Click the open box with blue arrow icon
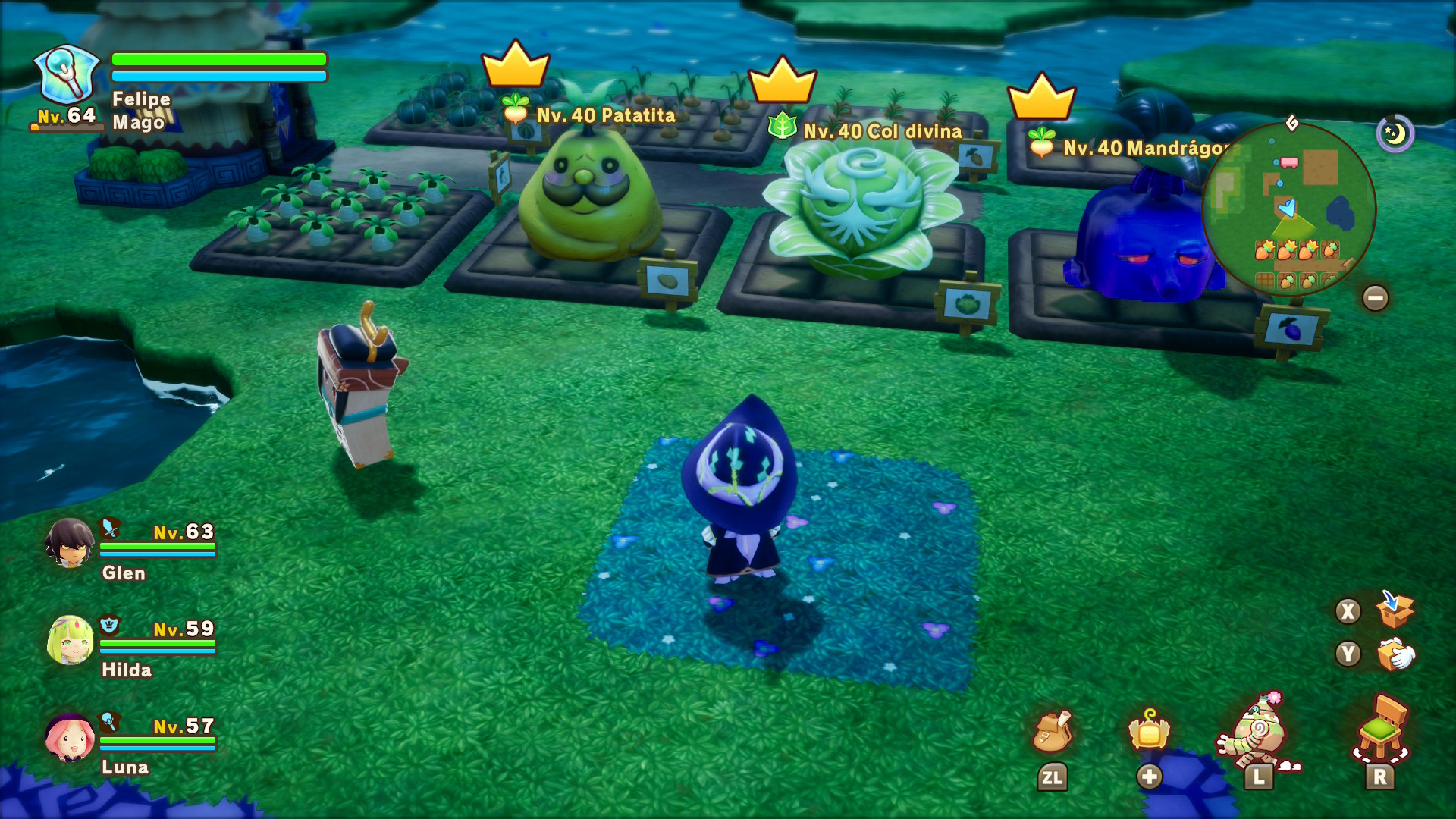 pyautogui.click(x=1394, y=610)
